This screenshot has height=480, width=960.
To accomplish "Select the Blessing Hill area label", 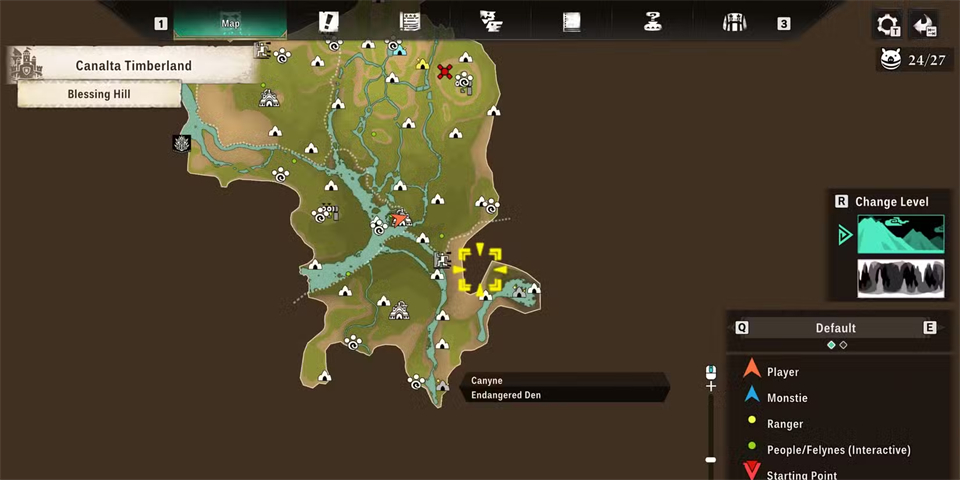I will point(99,94).
